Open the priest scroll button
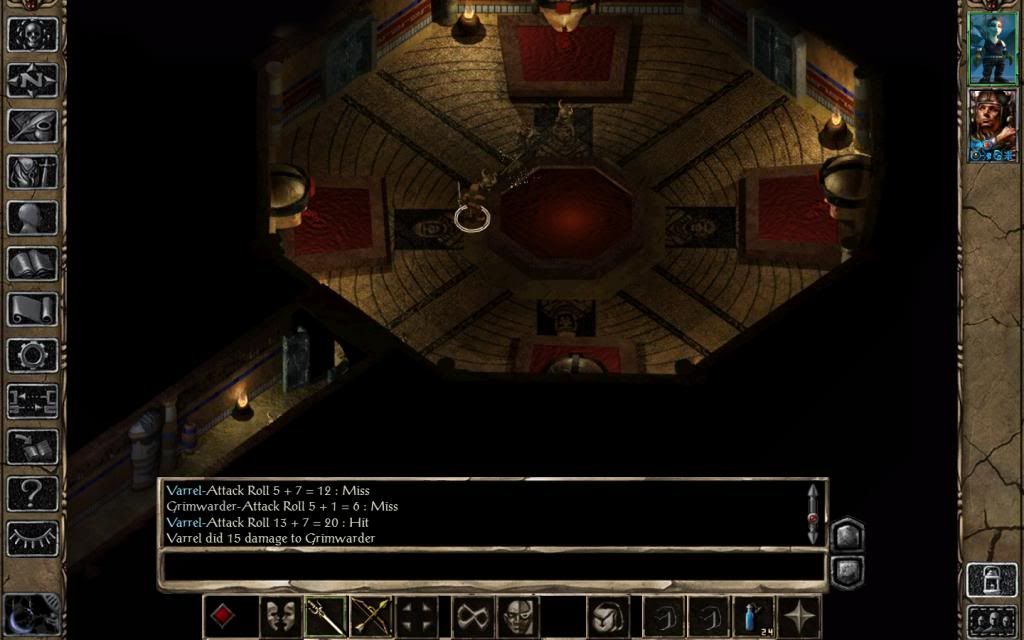Viewport: 1024px width, 640px height. coord(32,310)
